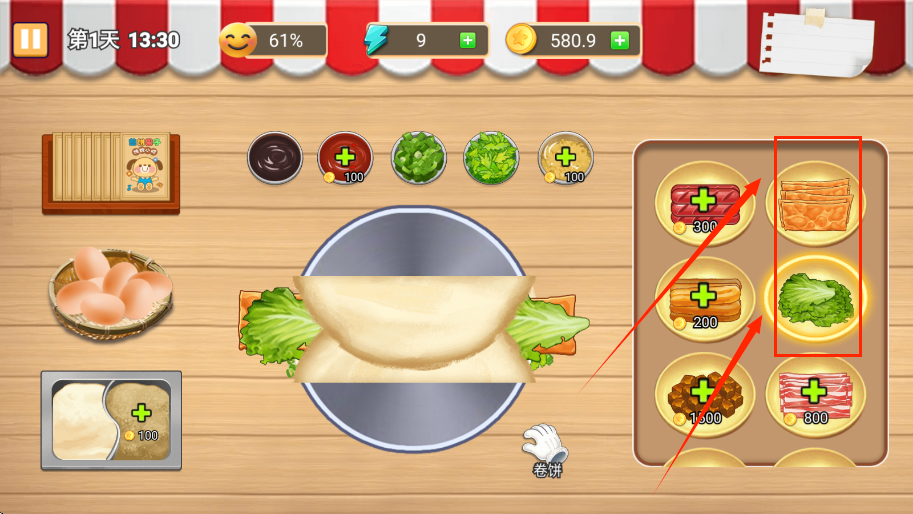Viewport: 913px width, 514px height.
Task: Add chopped green onion topping
Action: [x=418, y=158]
